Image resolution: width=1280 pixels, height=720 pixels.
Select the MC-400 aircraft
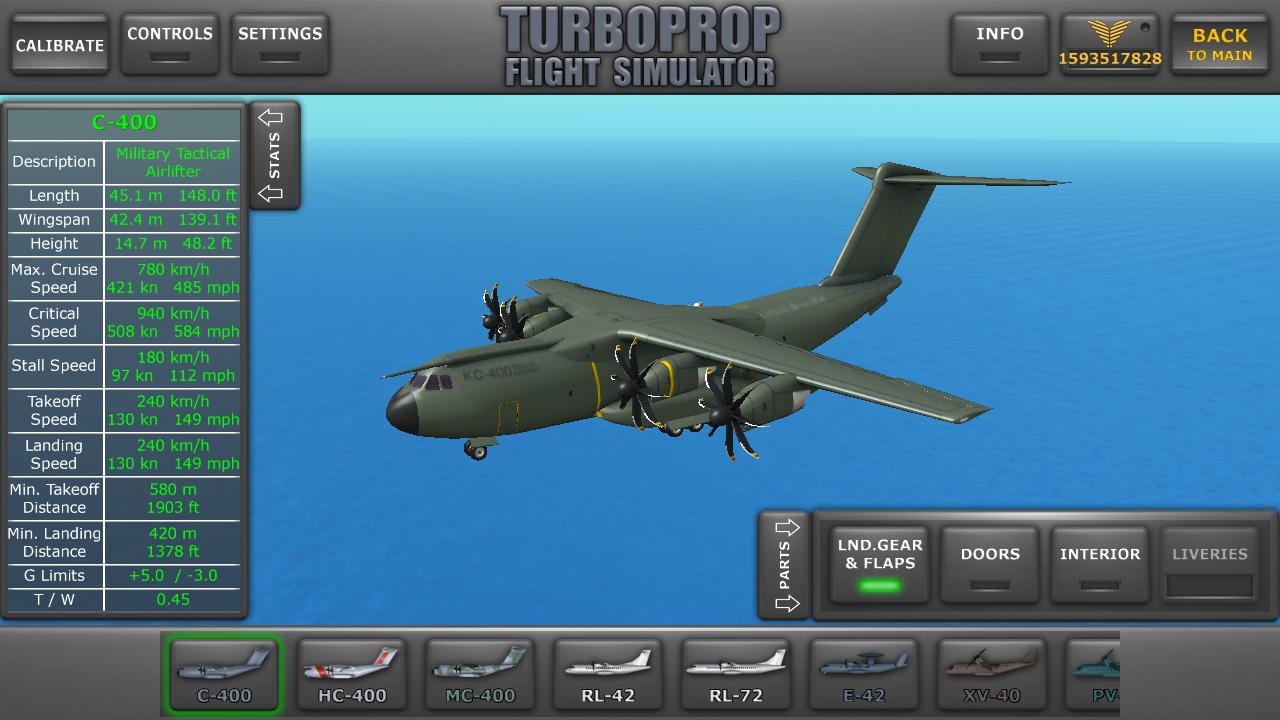[480, 675]
